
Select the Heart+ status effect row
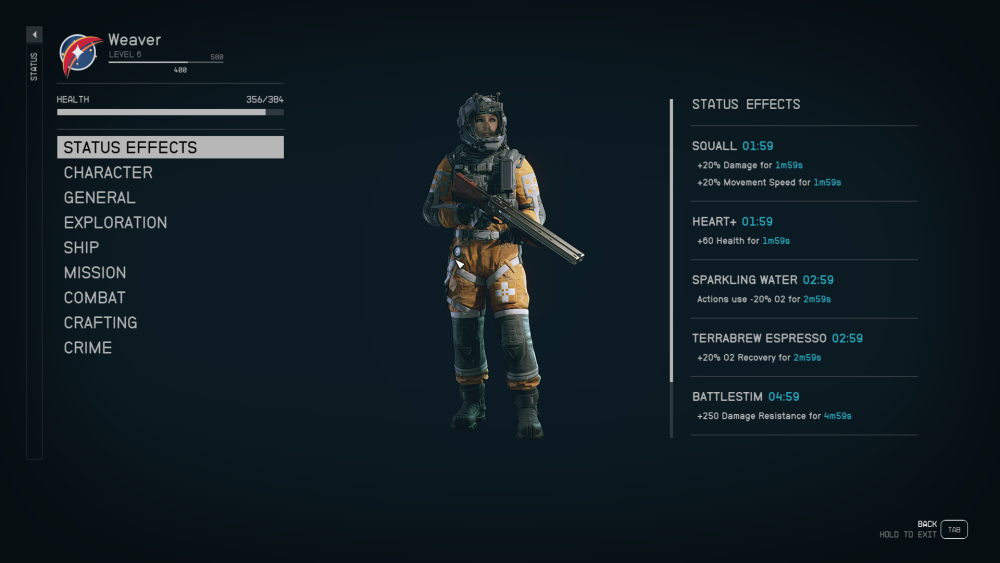(804, 230)
